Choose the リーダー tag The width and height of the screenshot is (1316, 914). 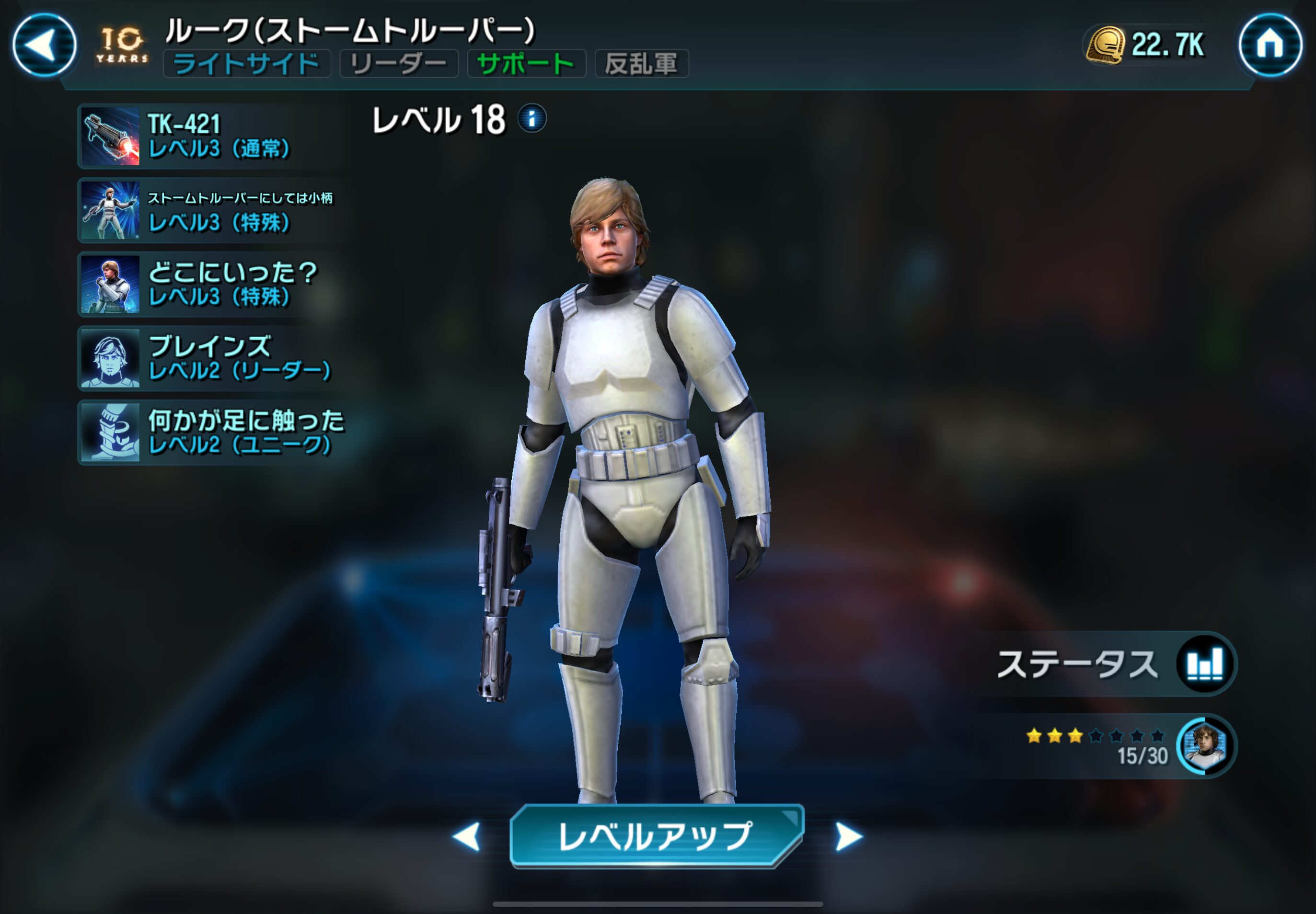(x=399, y=64)
